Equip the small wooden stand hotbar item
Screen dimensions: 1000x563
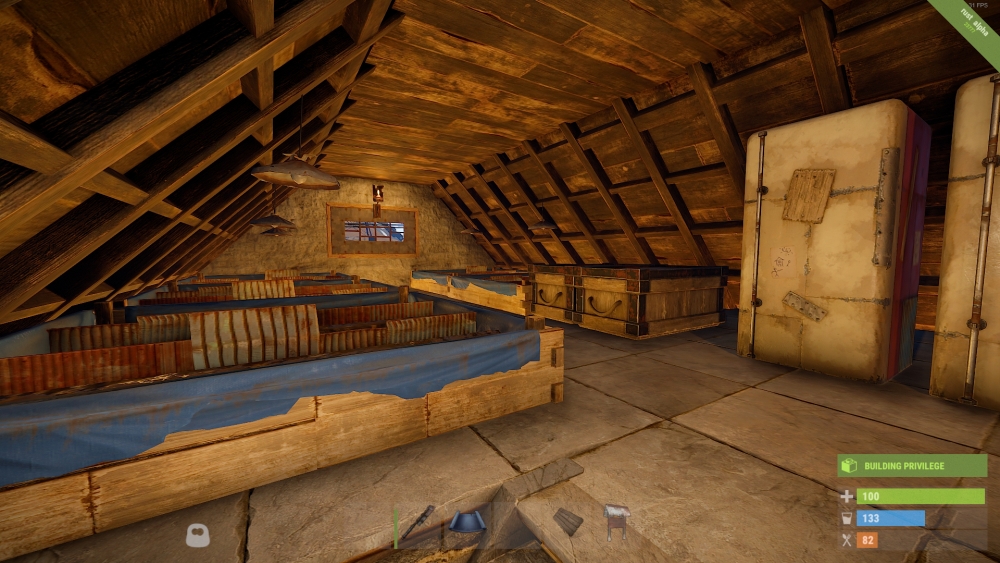616,521
